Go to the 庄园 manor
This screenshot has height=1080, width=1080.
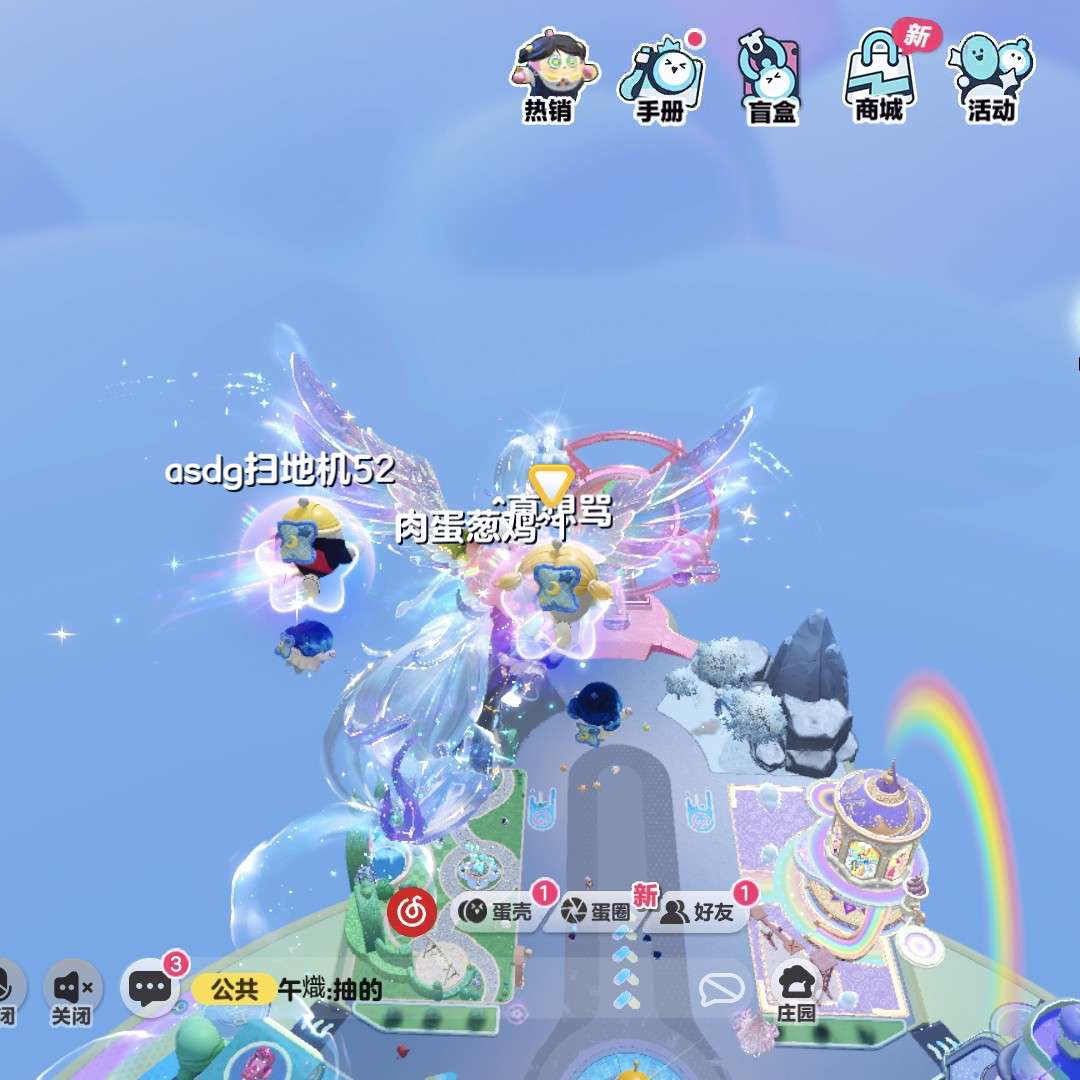coord(796,990)
